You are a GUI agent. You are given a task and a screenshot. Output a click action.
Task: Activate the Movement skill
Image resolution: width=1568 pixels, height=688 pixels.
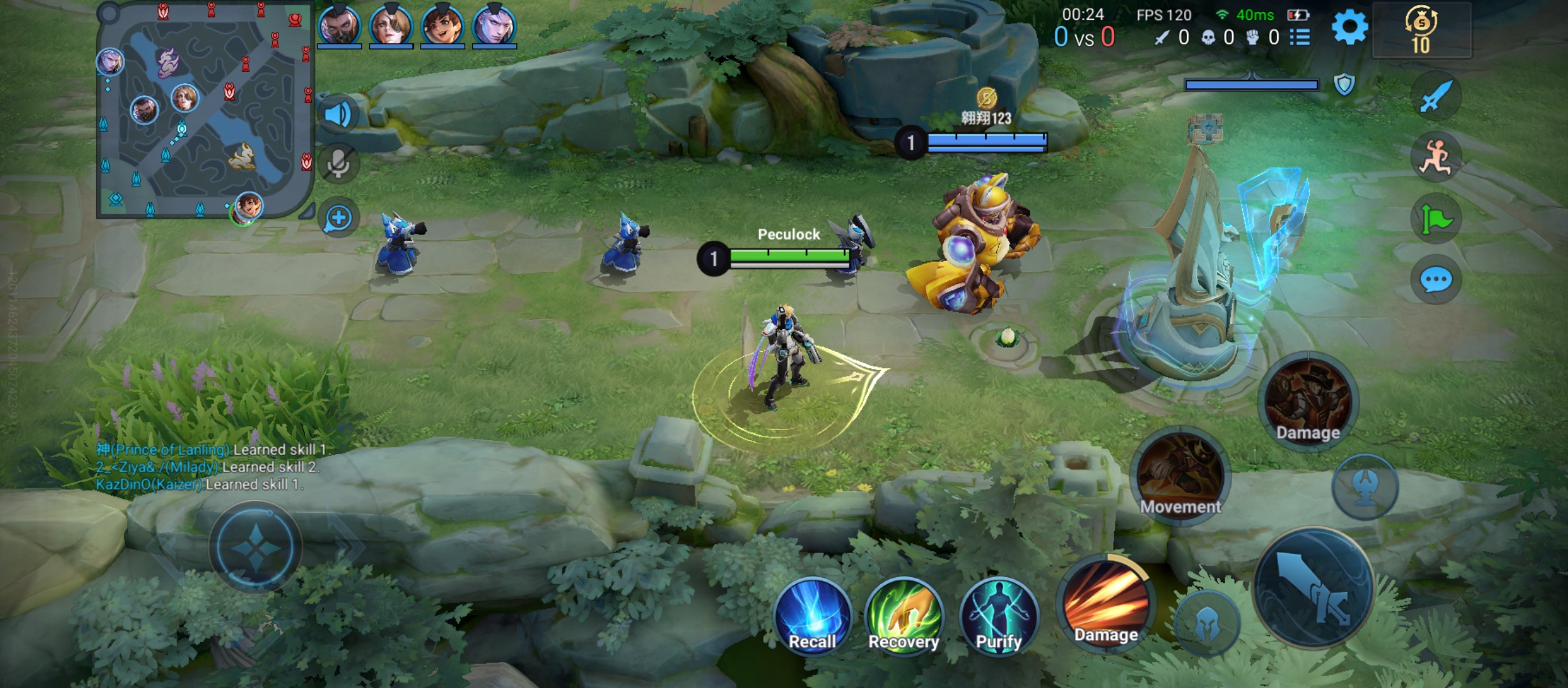pyautogui.click(x=1180, y=475)
